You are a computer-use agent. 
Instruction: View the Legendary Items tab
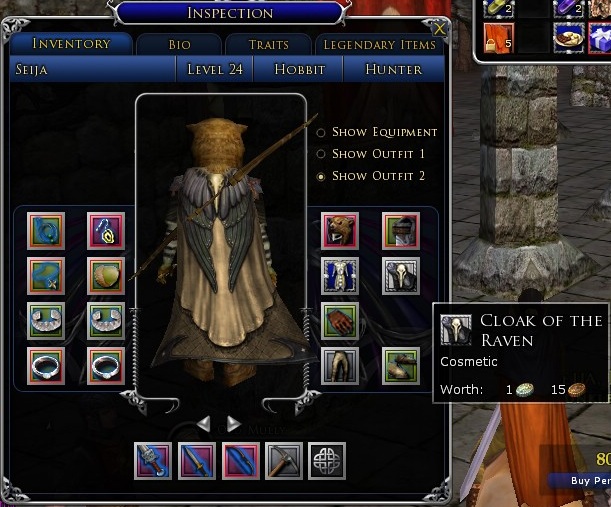click(380, 45)
